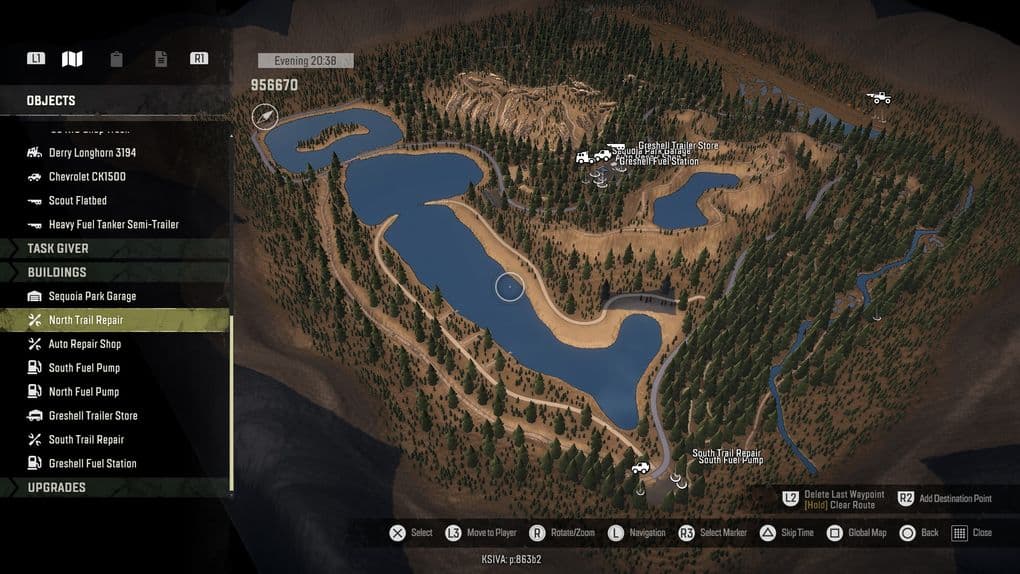Expand the Upgrades section
The width and height of the screenshot is (1020, 574).
pyautogui.click(x=56, y=488)
